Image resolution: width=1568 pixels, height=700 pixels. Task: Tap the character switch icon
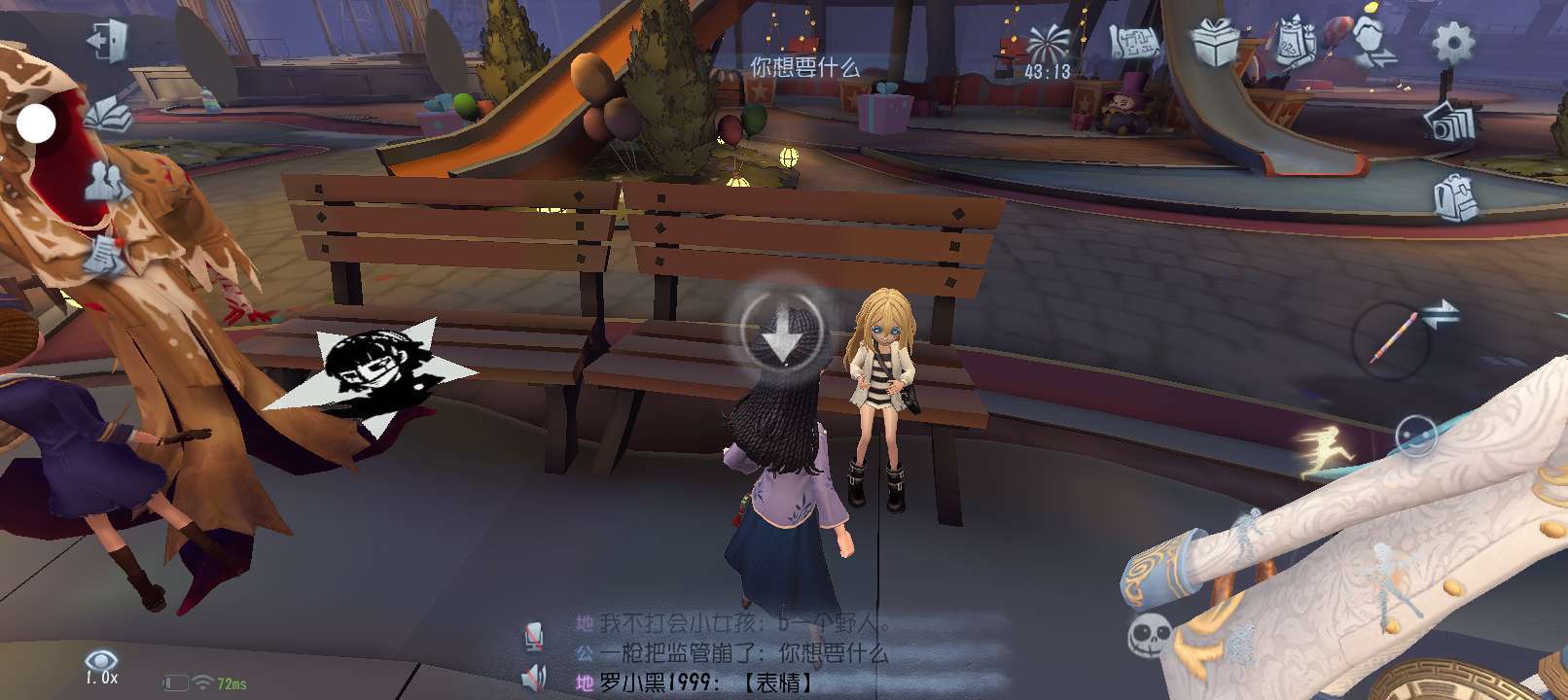[1372, 43]
